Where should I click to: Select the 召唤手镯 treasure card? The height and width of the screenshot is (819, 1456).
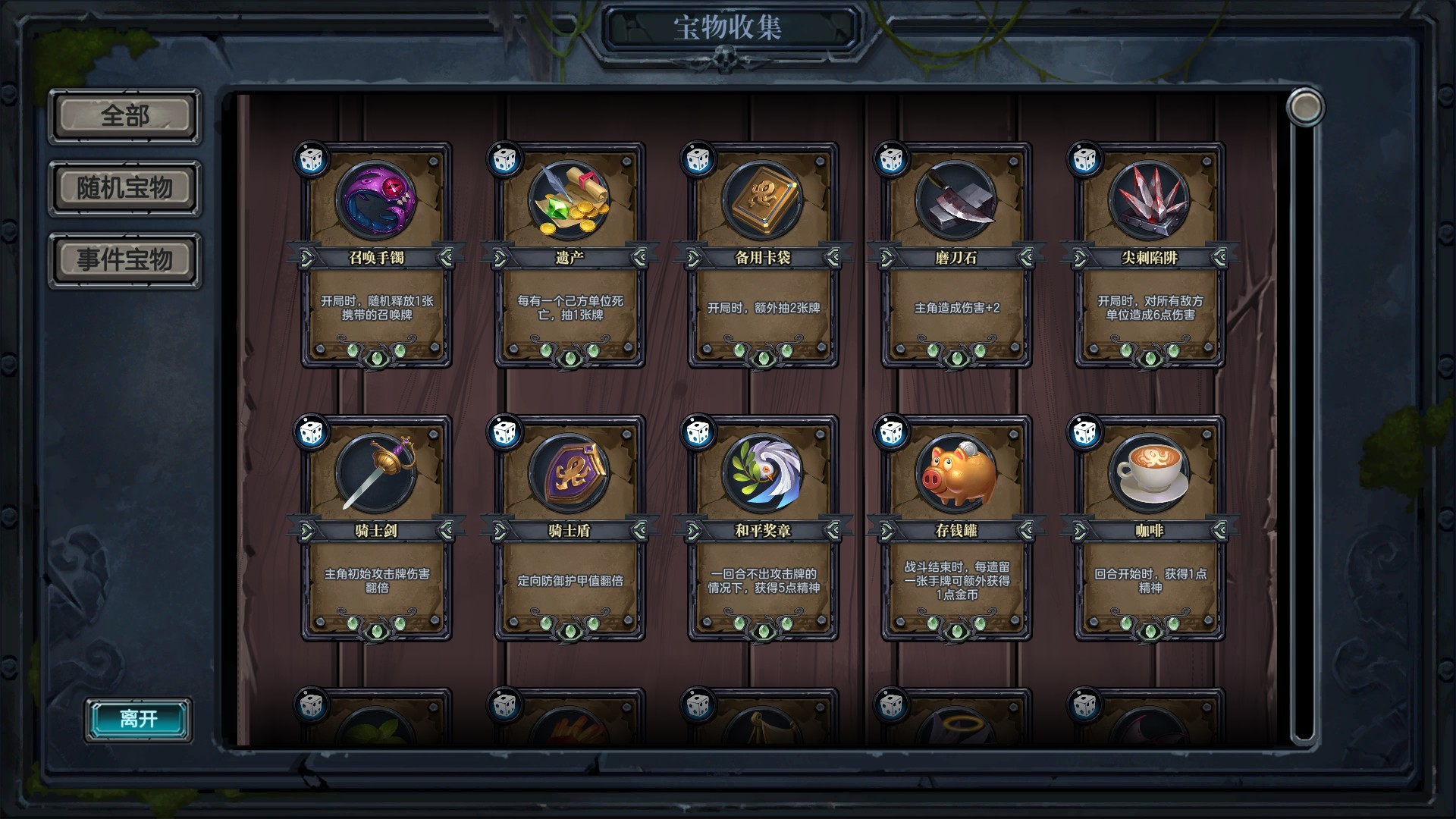[x=376, y=256]
